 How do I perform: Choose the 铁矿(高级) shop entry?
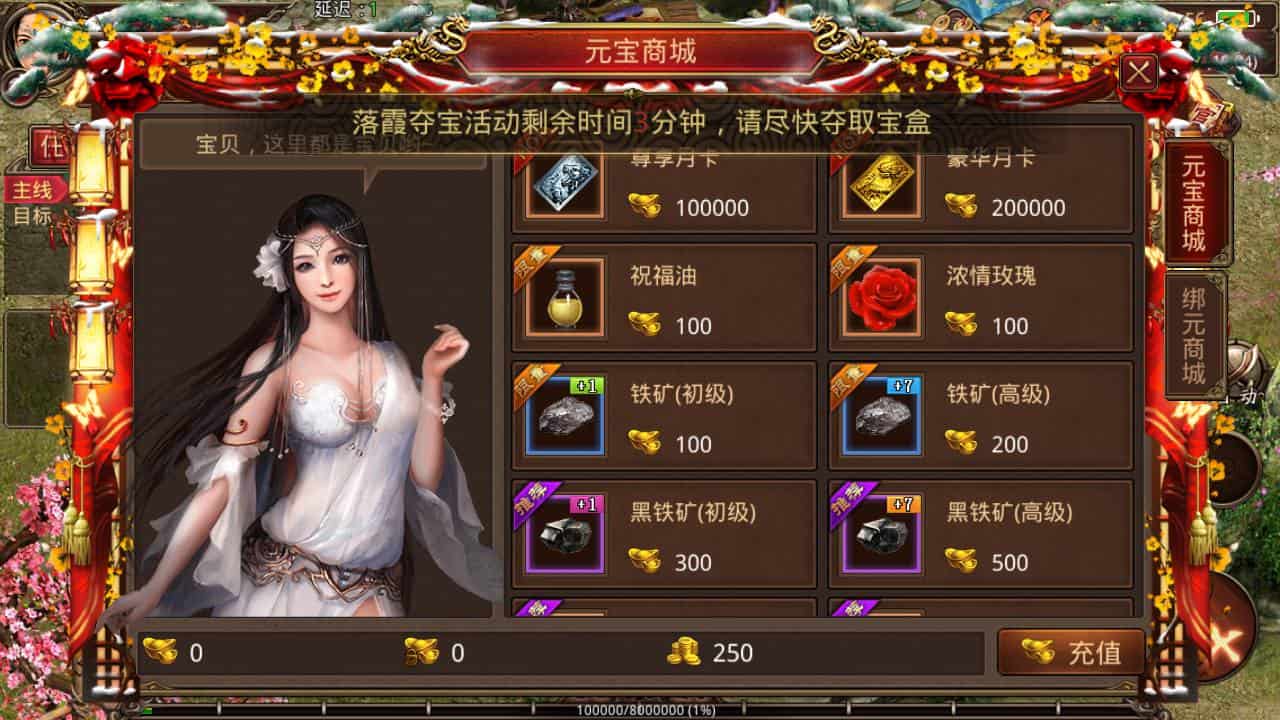[981, 415]
